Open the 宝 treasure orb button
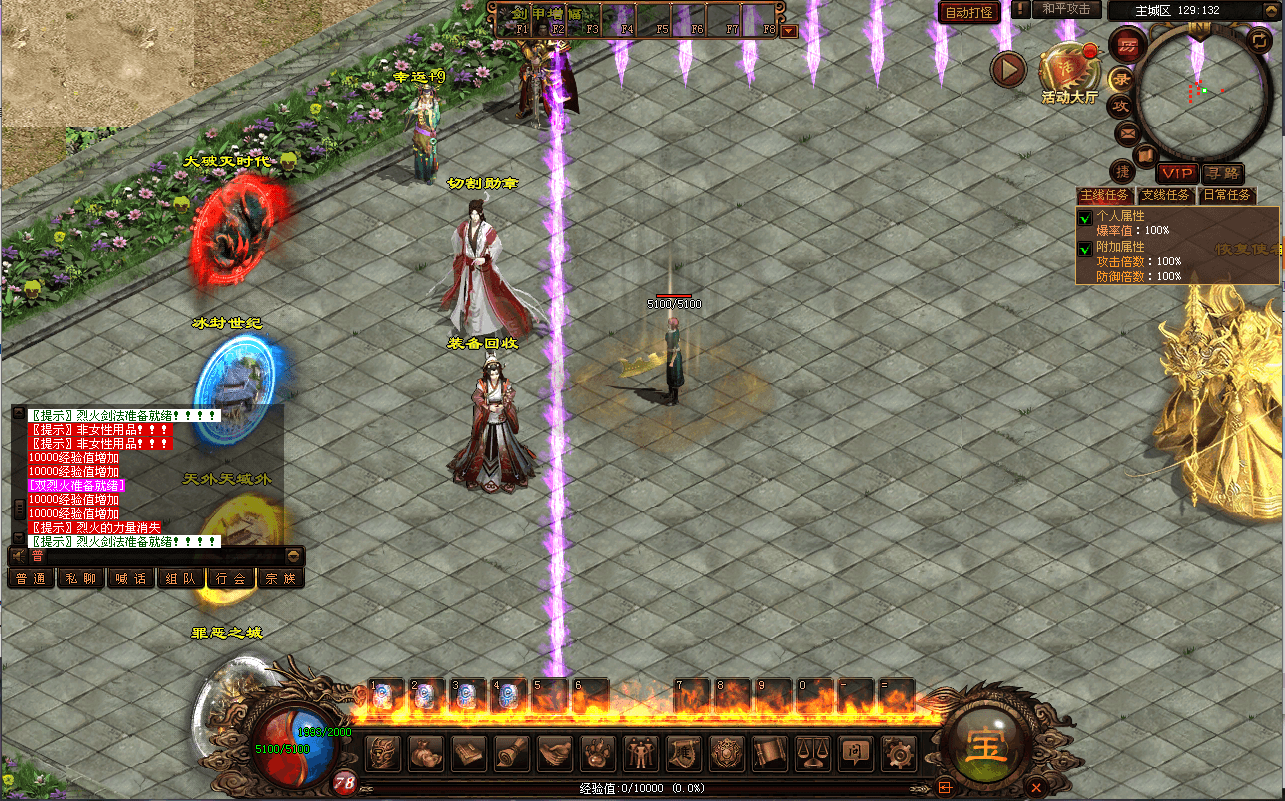 coord(987,743)
